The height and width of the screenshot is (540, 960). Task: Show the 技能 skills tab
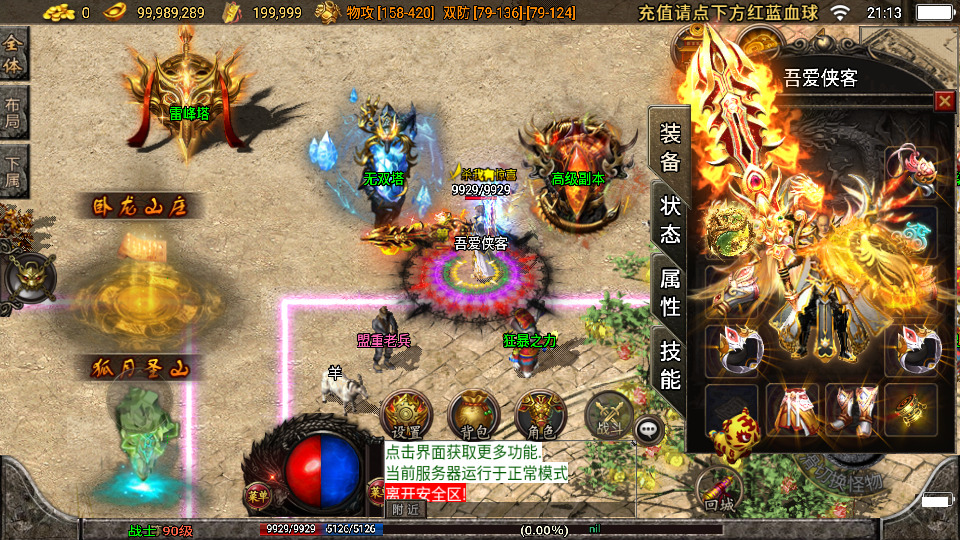670,364
